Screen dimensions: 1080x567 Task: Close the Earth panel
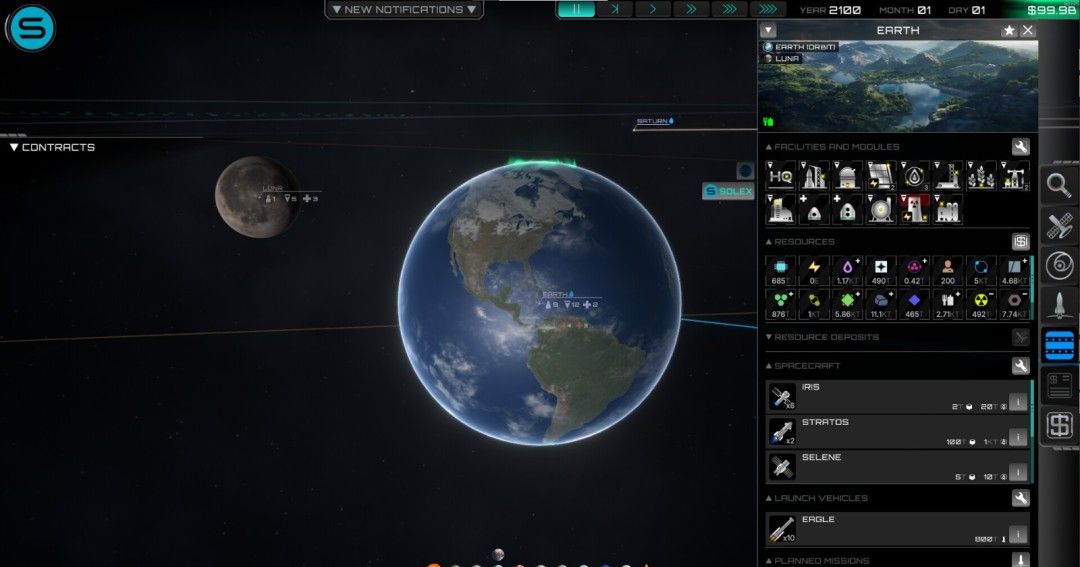[1027, 31]
